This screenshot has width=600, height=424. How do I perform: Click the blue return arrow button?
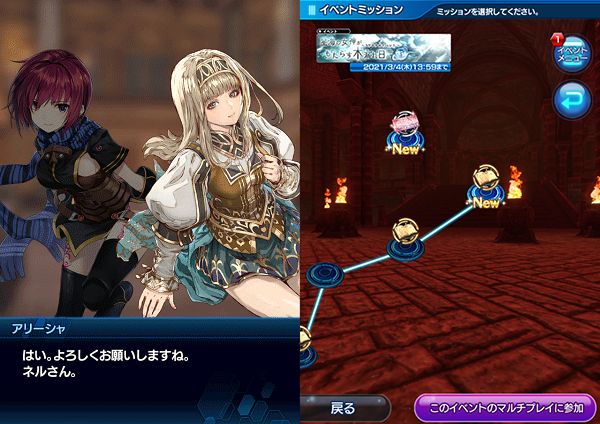point(571,101)
